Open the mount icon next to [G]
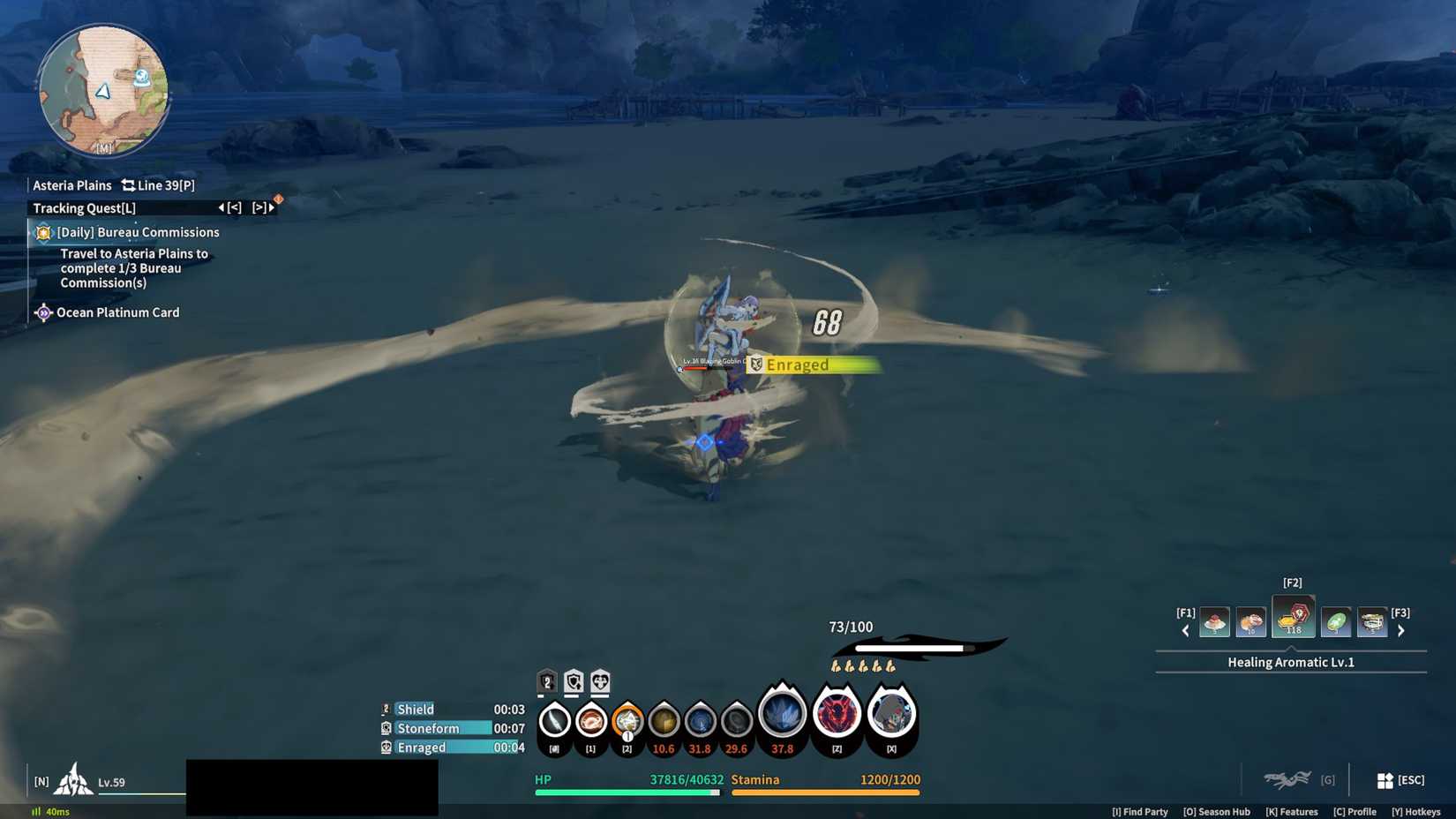Screen dimensions: 1456x819 [1289, 779]
